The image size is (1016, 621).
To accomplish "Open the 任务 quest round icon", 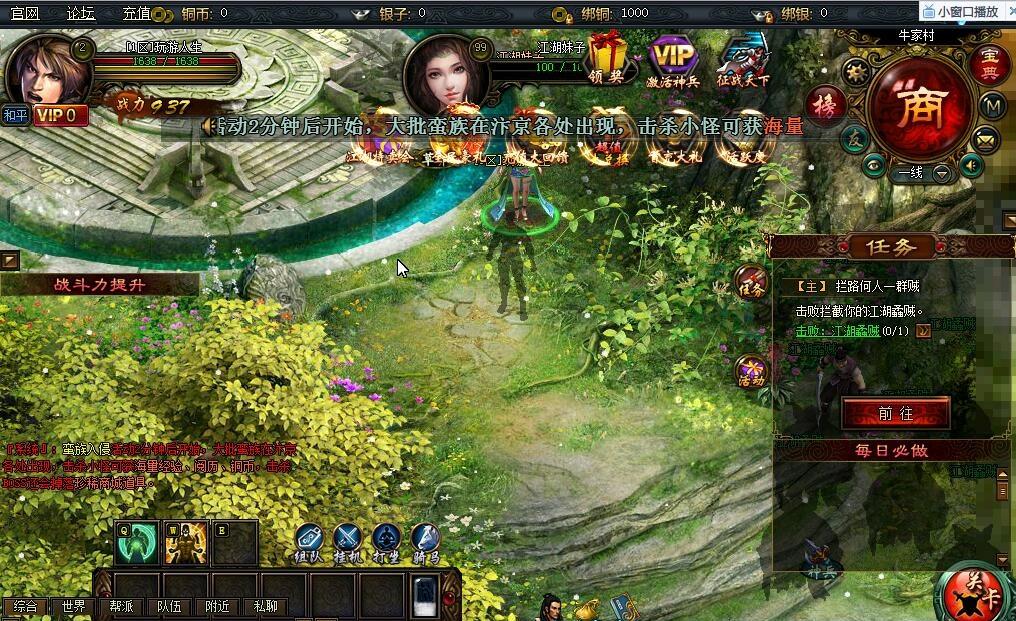I will pos(751,284).
